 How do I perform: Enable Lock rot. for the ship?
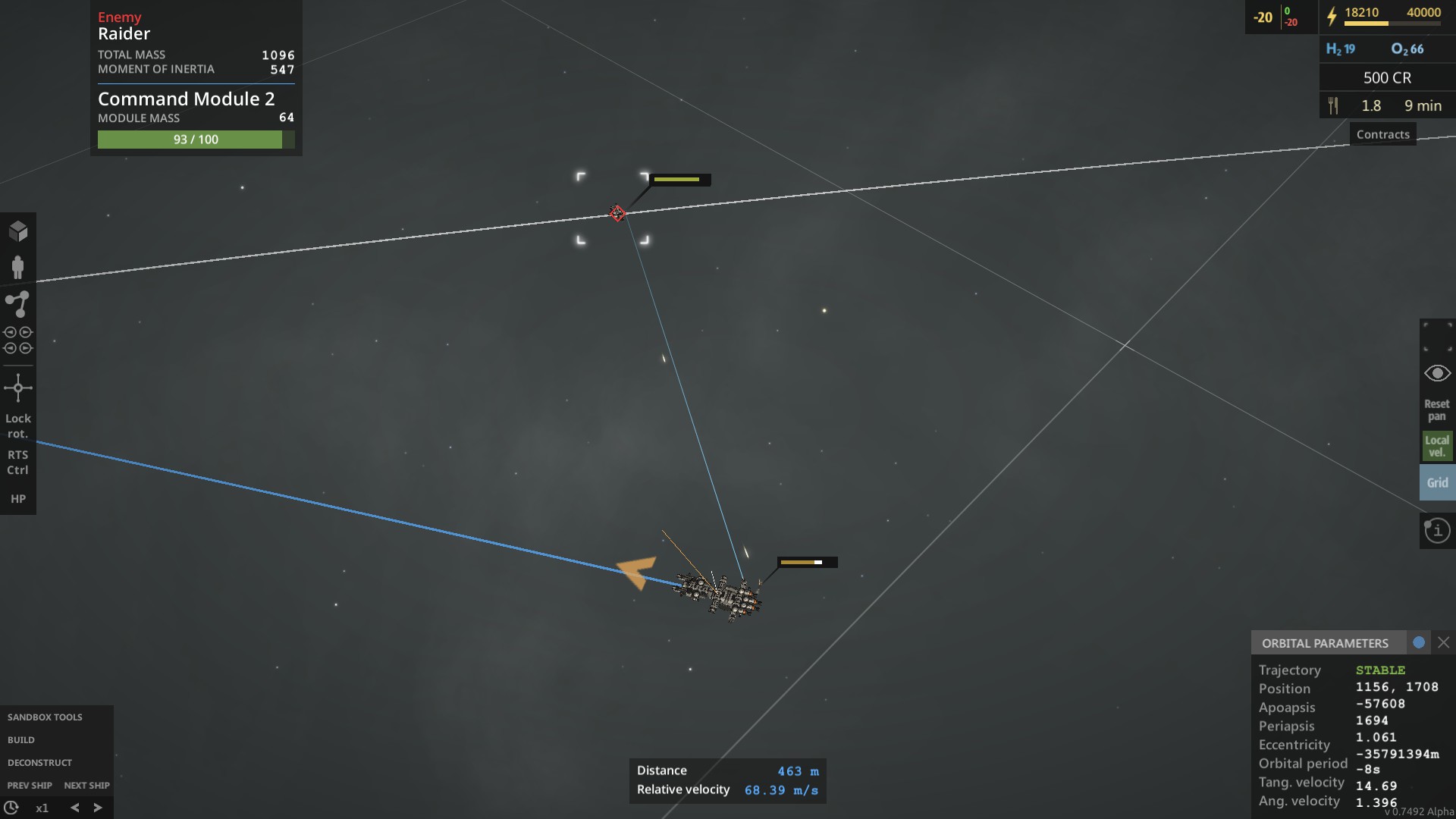18,426
